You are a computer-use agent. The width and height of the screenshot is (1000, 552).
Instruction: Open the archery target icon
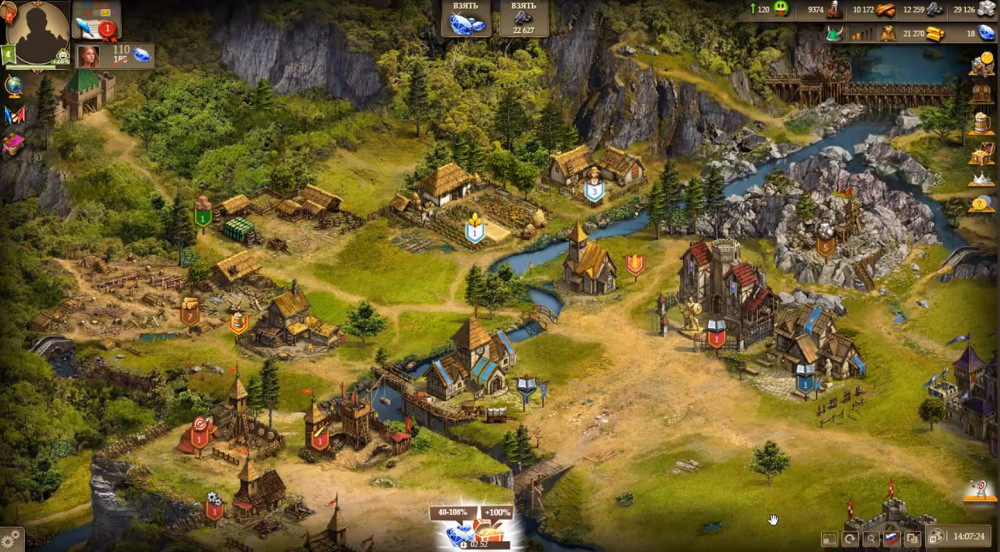(980, 490)
